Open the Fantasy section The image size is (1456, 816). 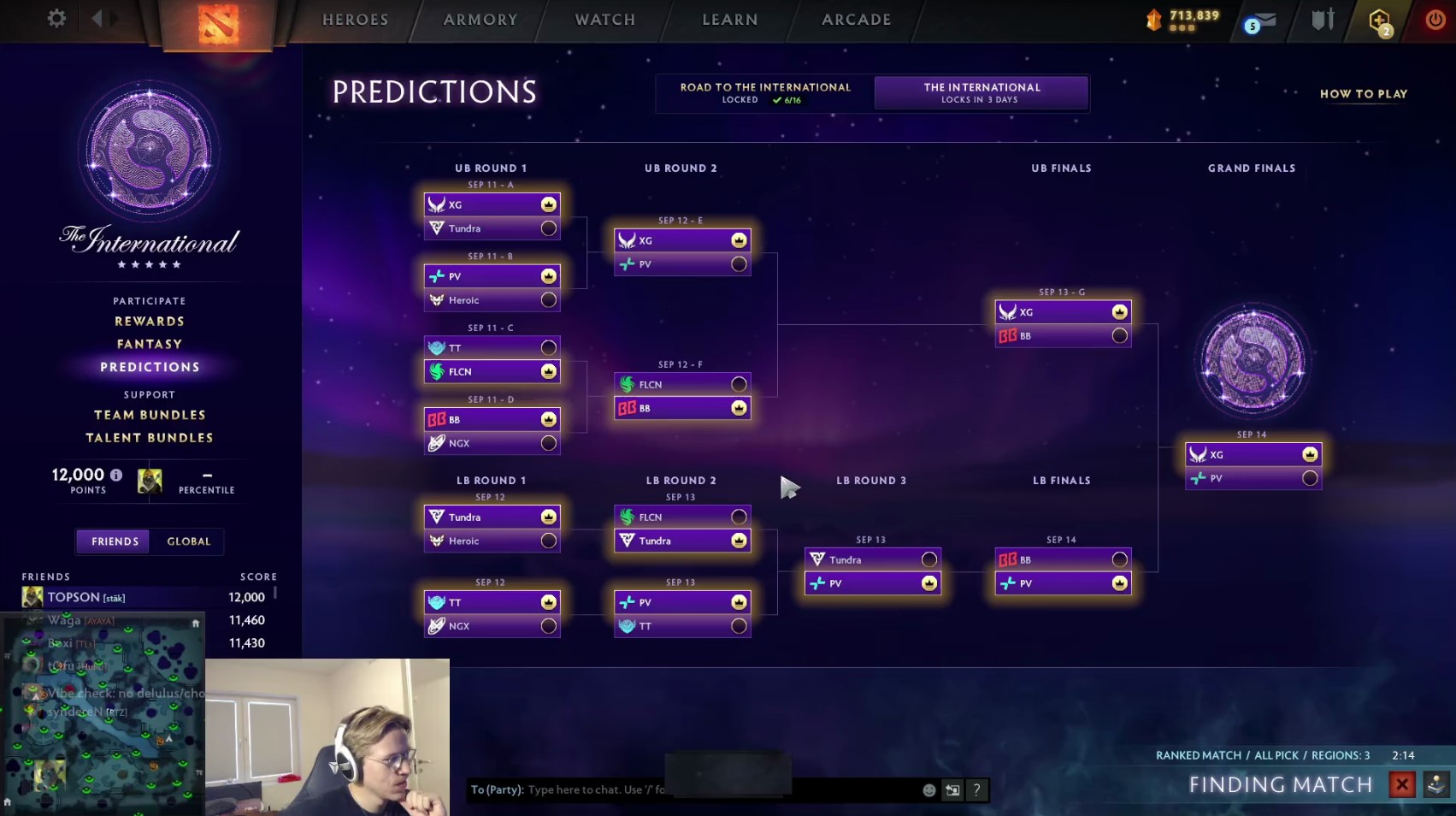[x=150, y=344]
